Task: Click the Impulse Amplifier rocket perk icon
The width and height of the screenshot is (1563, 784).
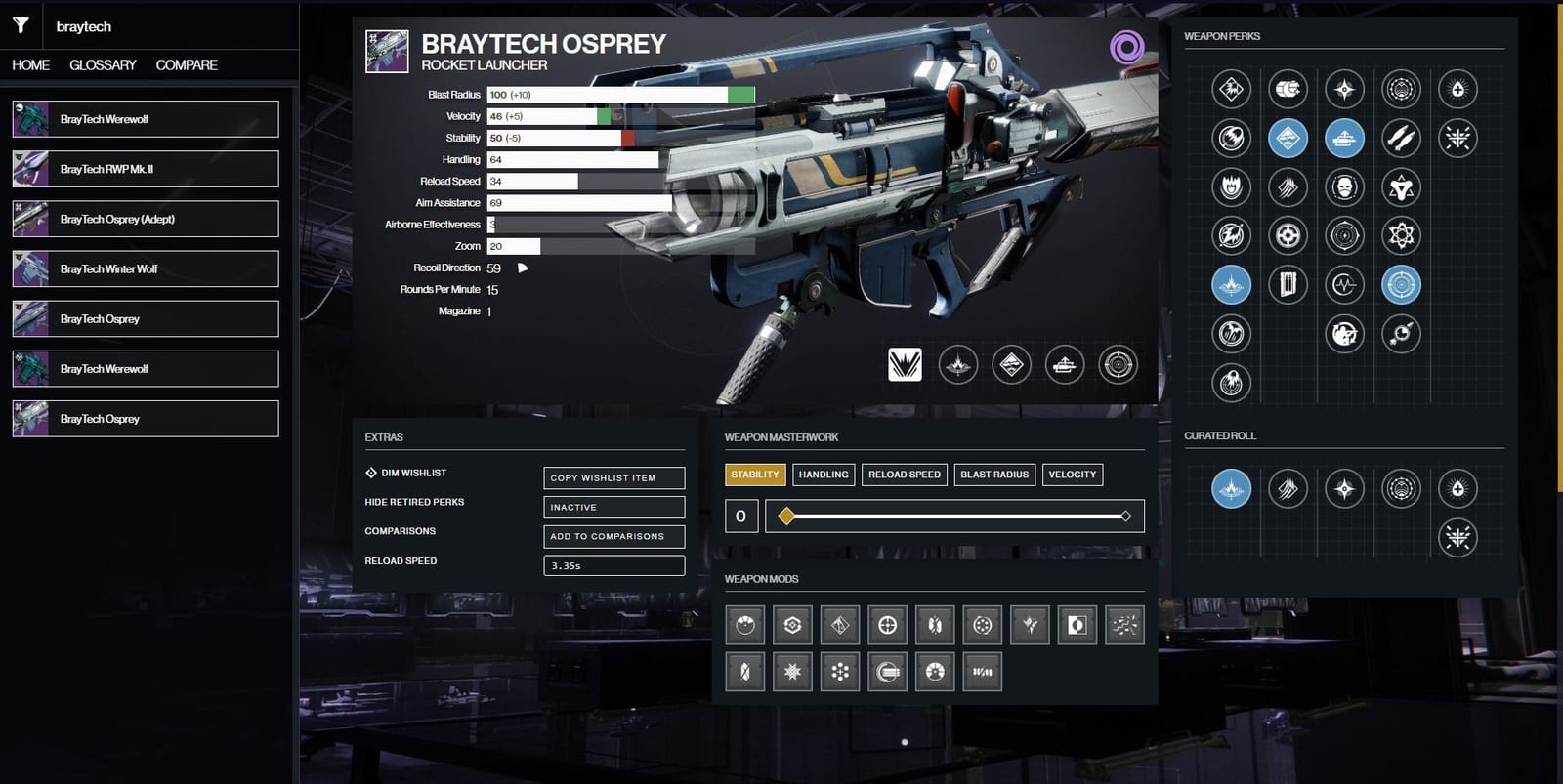Action: pyautogui.click(x=1401, y=138)
